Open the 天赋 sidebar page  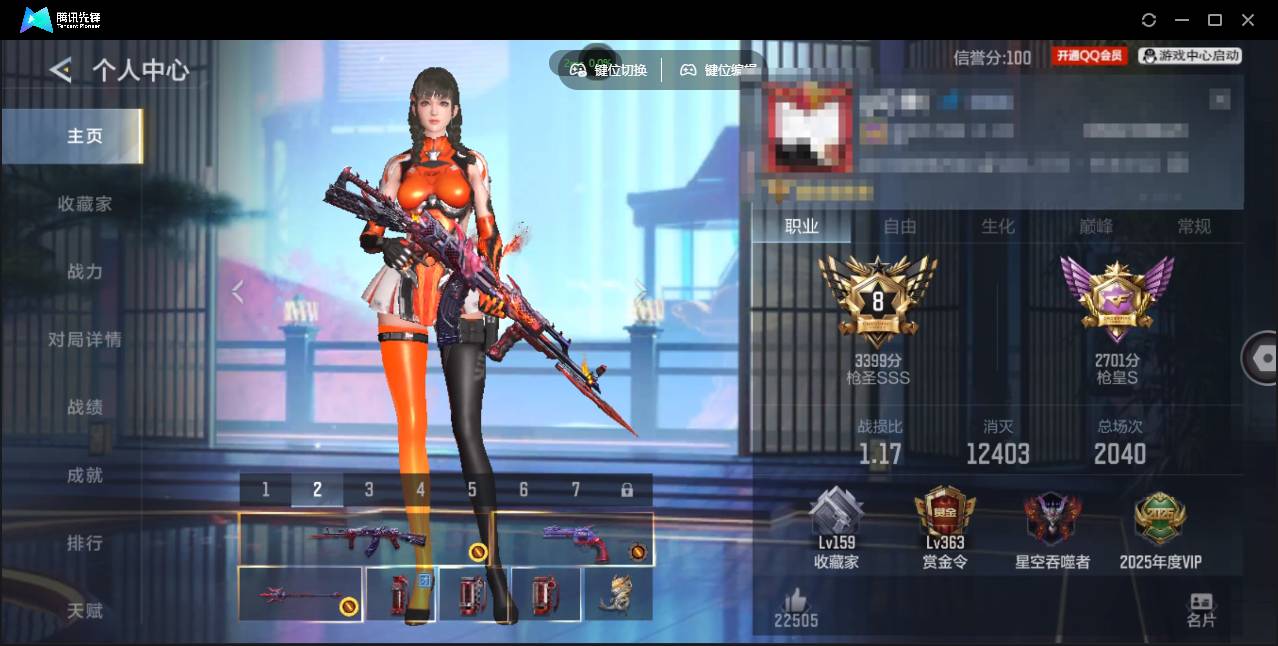point(84,611)
